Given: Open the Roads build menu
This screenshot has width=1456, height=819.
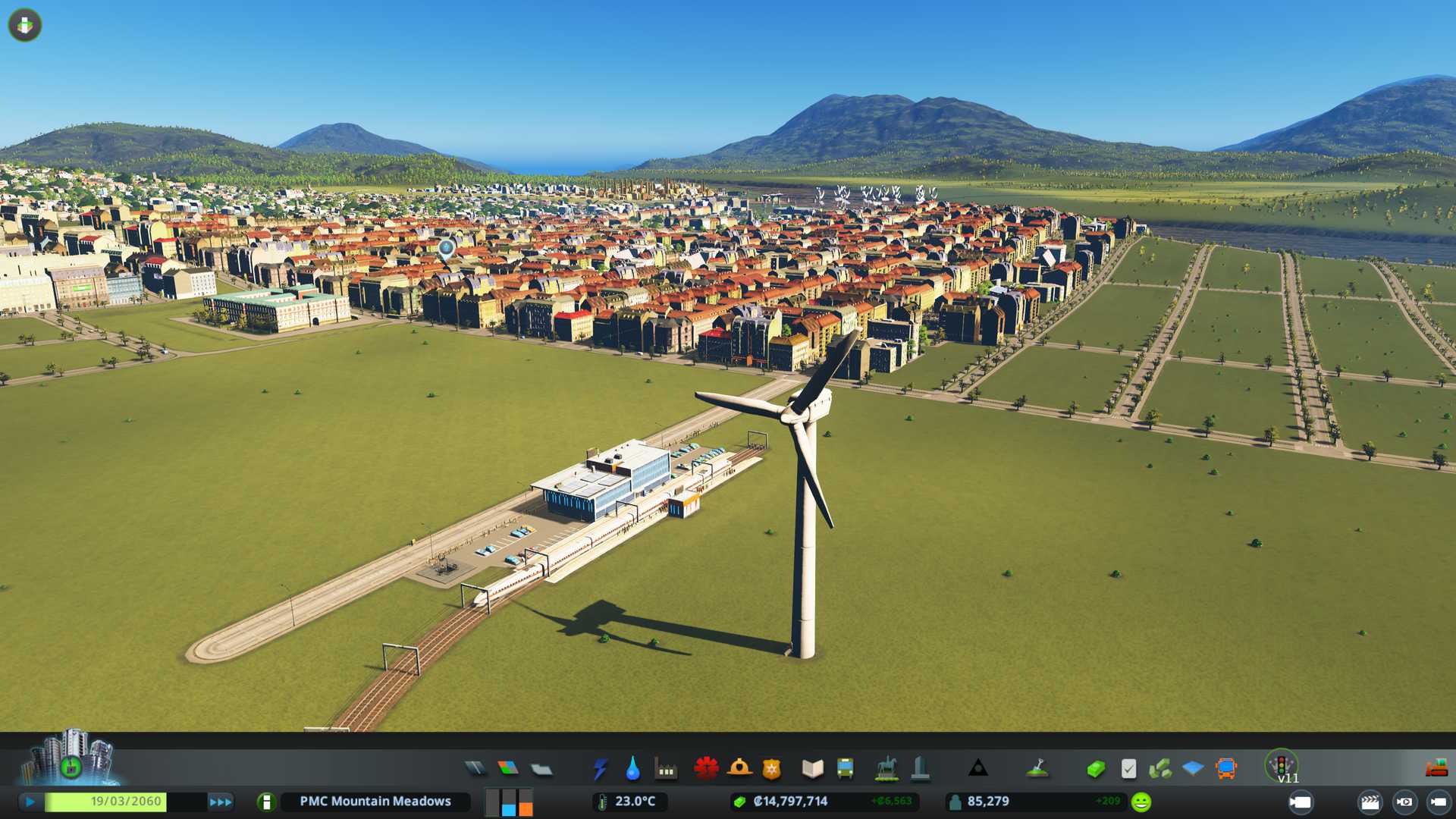Looking at the screenshot, I should click(475, 769).
